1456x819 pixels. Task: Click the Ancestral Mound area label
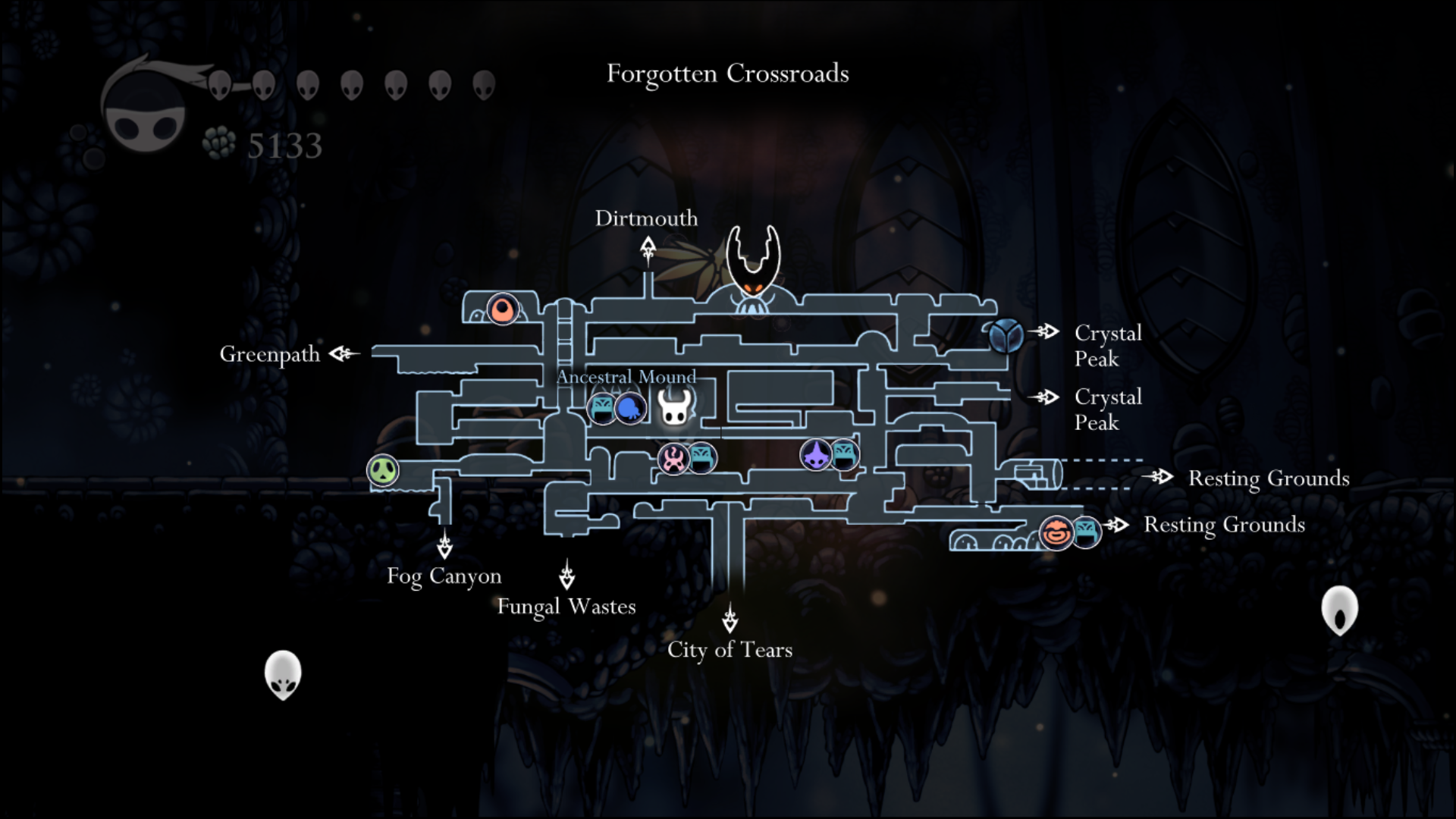(x=626, y=377)
